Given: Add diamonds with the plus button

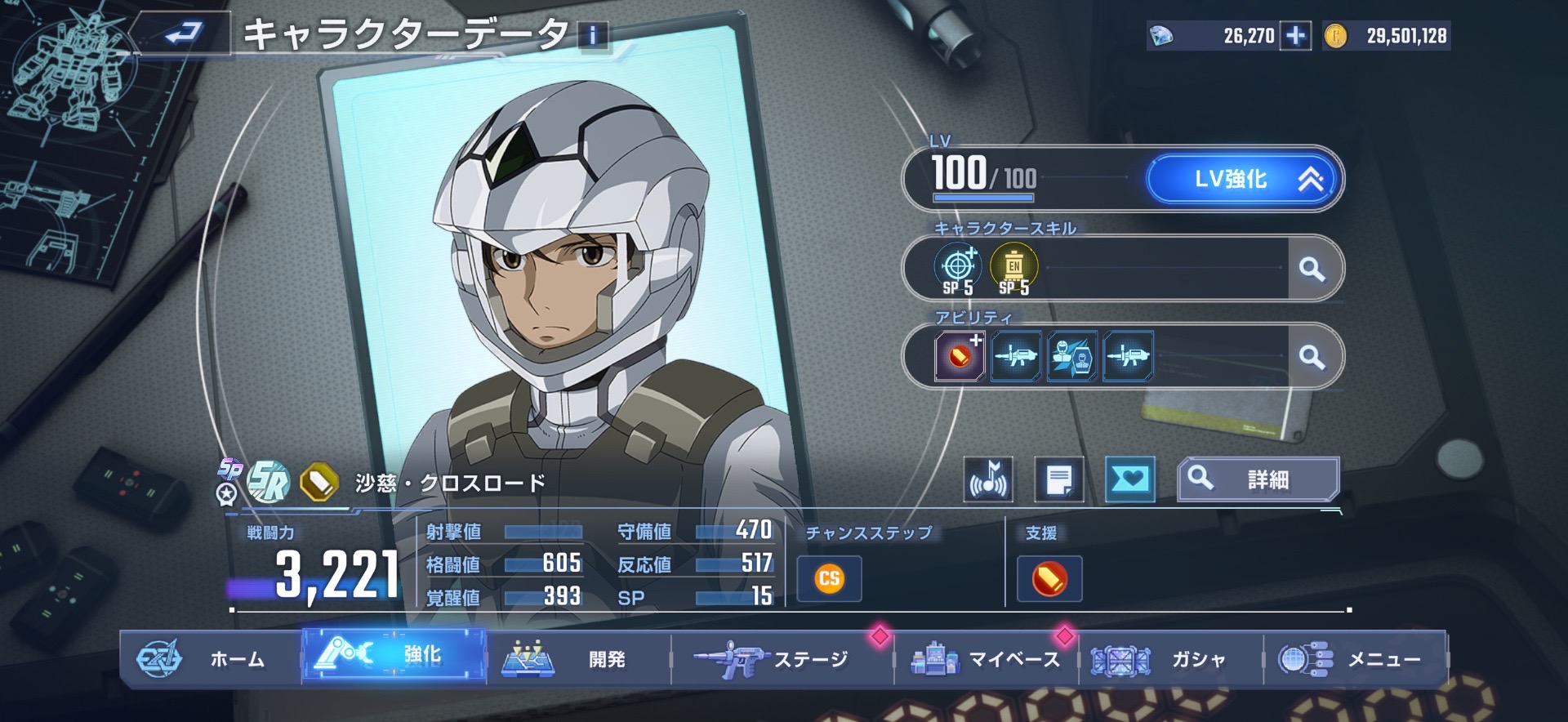Looking at the screenshot, I should pyautogui.click(x=1294, y=36).
